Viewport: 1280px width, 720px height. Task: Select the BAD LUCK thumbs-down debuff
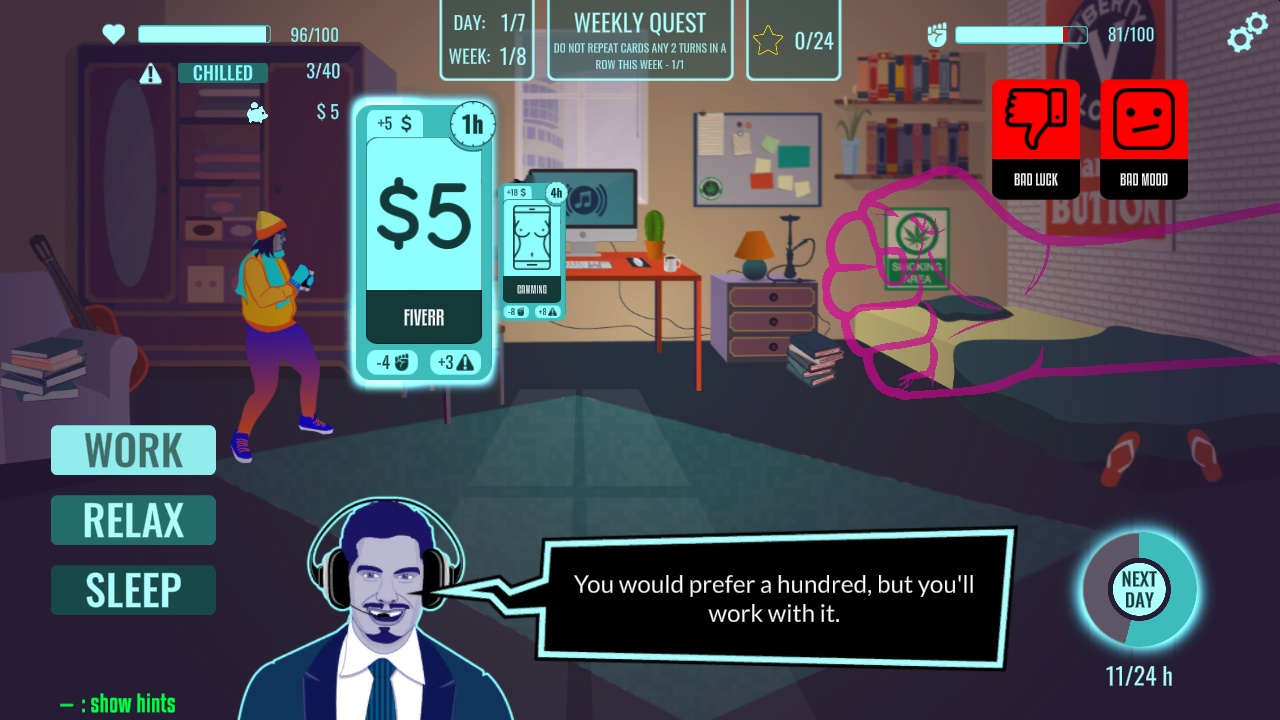pos(1035,138)
